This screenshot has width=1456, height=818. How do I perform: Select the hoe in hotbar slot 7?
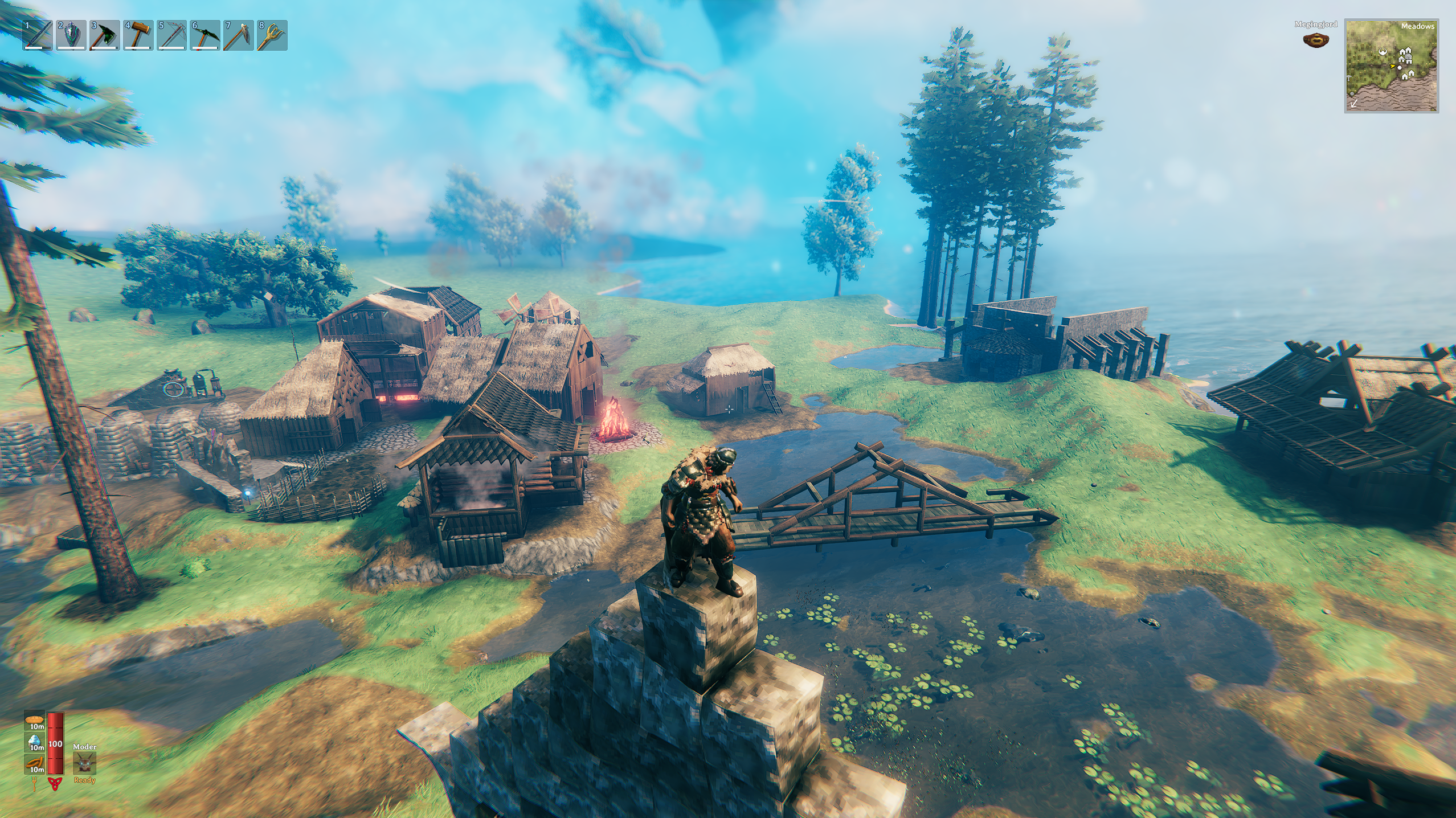[x=238, y=35]
